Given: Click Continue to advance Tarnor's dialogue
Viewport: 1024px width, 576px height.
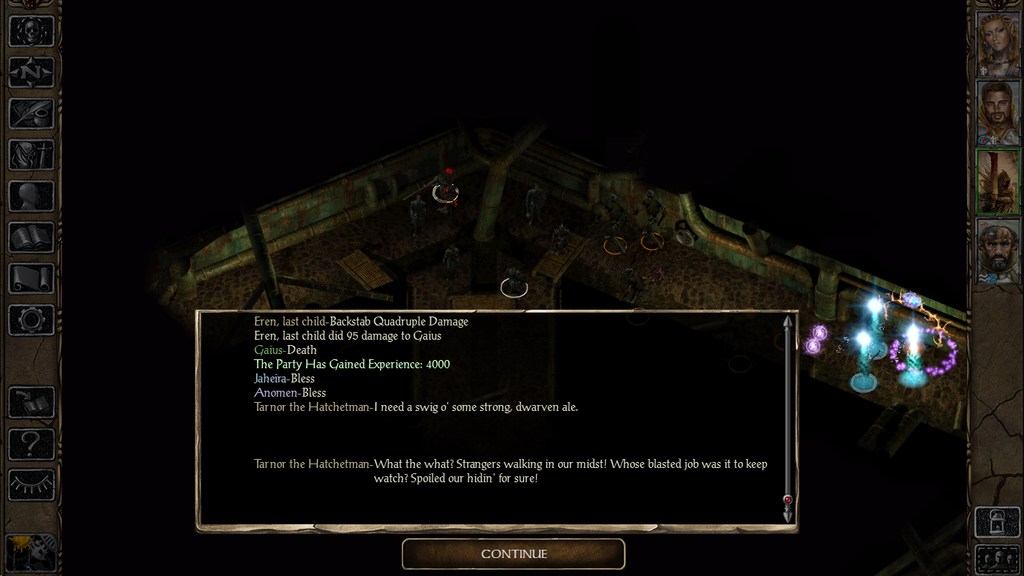Looking at the screenshot, I should coord(513,554).
